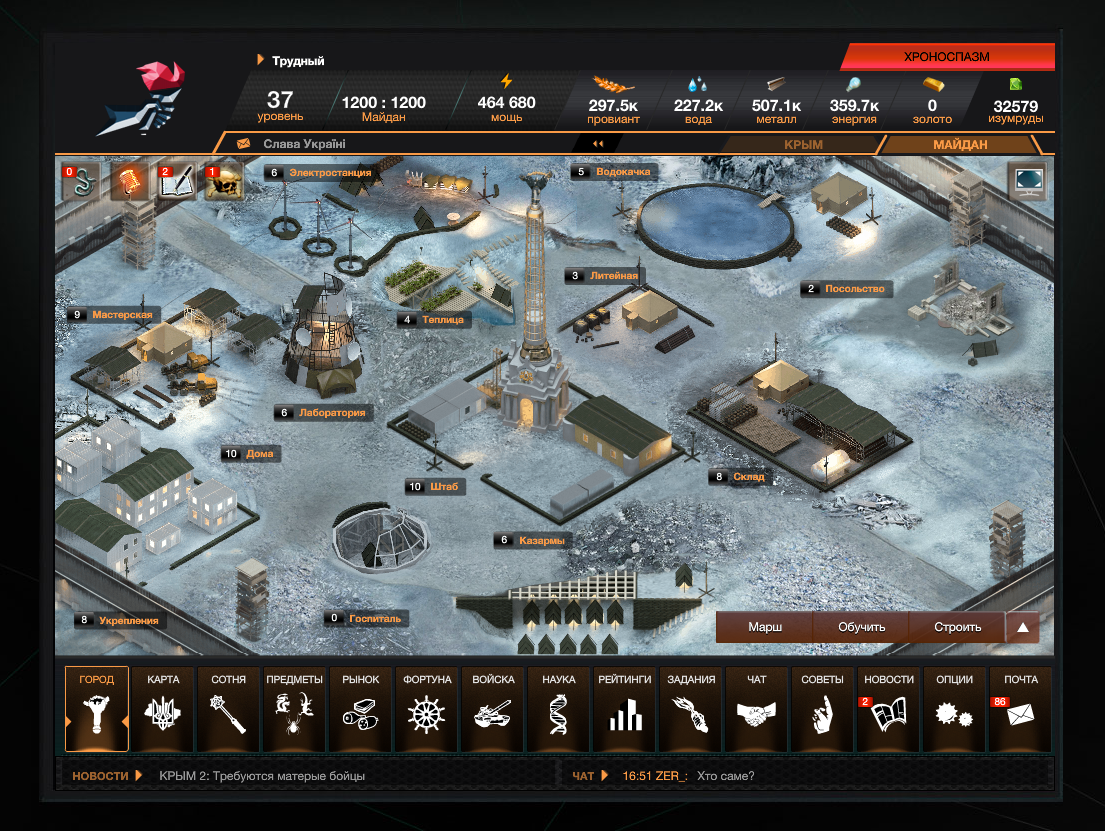Open the Задания quests menu

tap(691, 709)
